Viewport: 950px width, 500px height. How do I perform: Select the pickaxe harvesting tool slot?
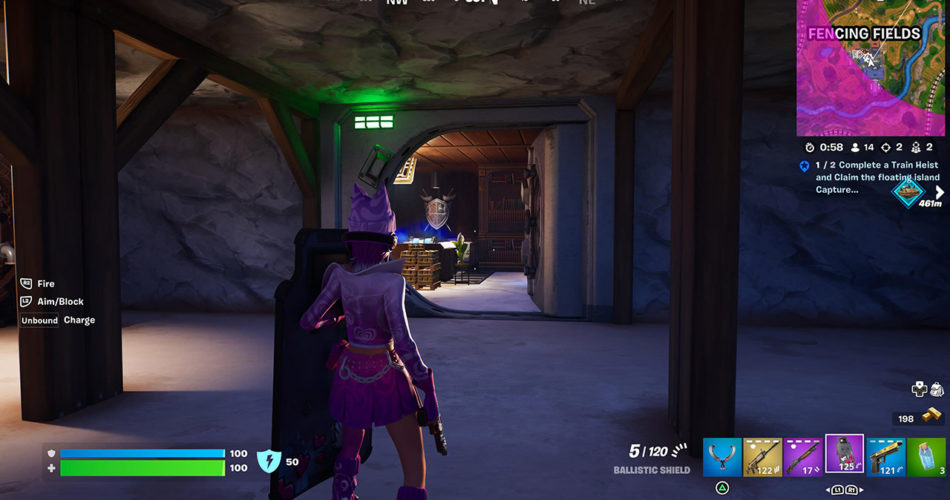pos(722,456)
